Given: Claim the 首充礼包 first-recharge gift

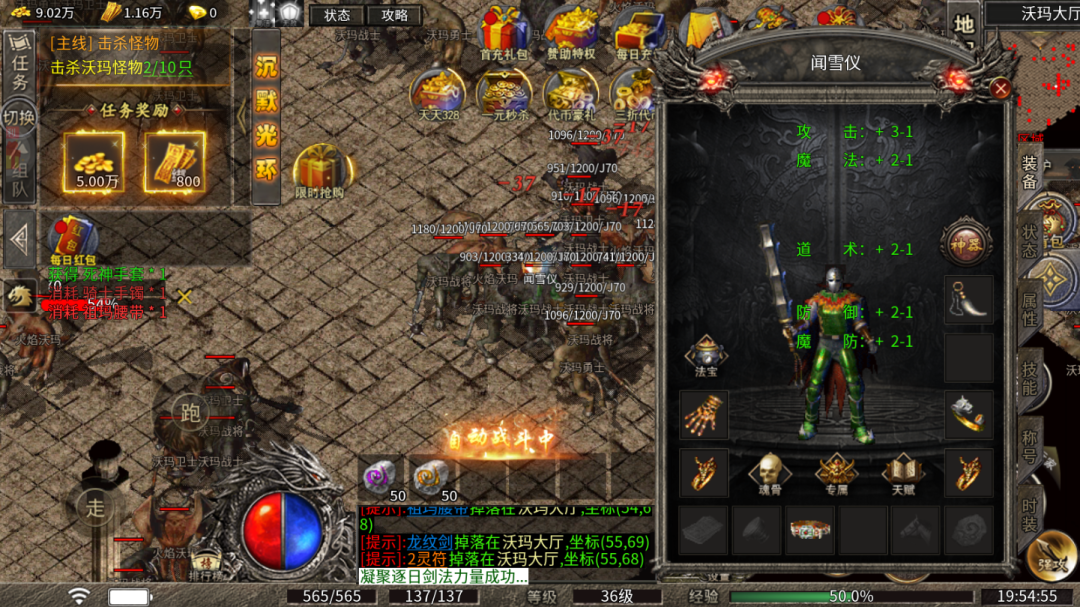Looking at the screenshot, I should (x=503, y=33).
